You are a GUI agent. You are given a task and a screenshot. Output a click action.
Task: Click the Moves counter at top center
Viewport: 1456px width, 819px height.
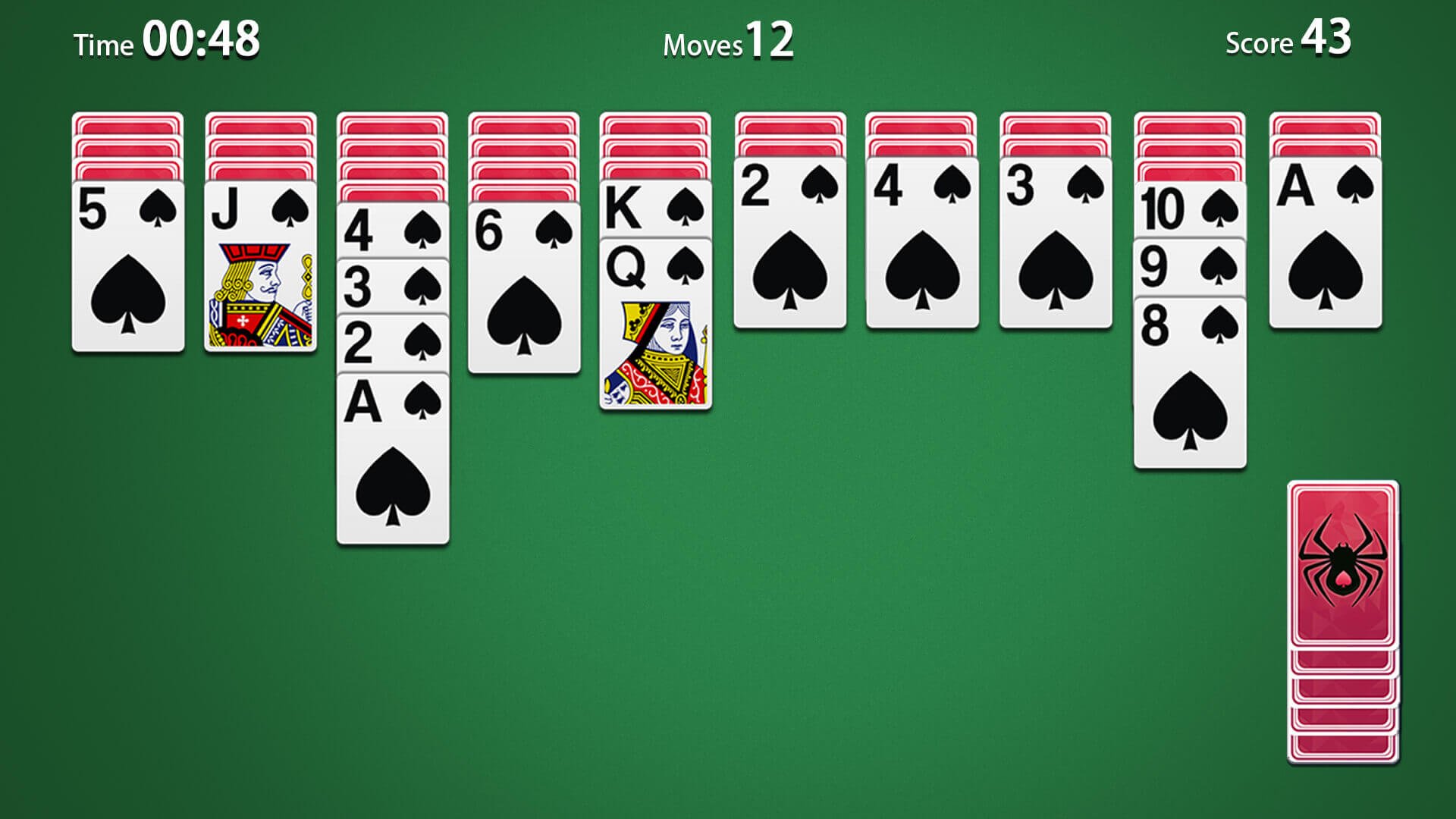pos(728,42)
